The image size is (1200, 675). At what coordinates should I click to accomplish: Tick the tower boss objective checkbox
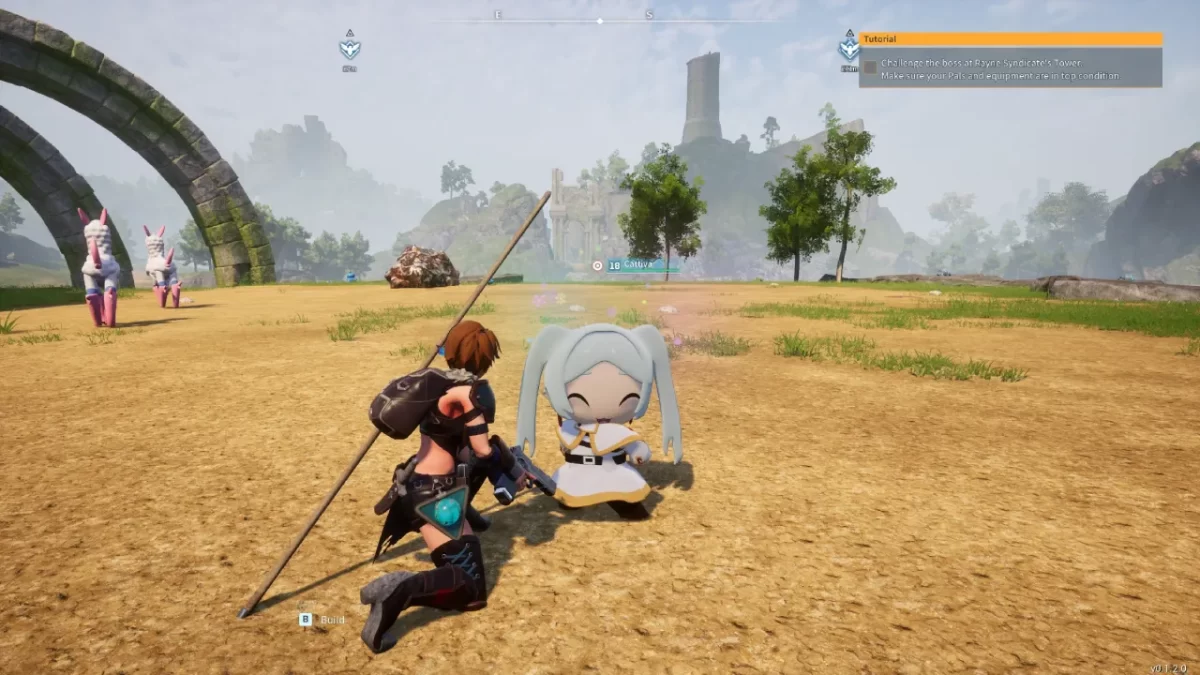click(x=870, y=67)
